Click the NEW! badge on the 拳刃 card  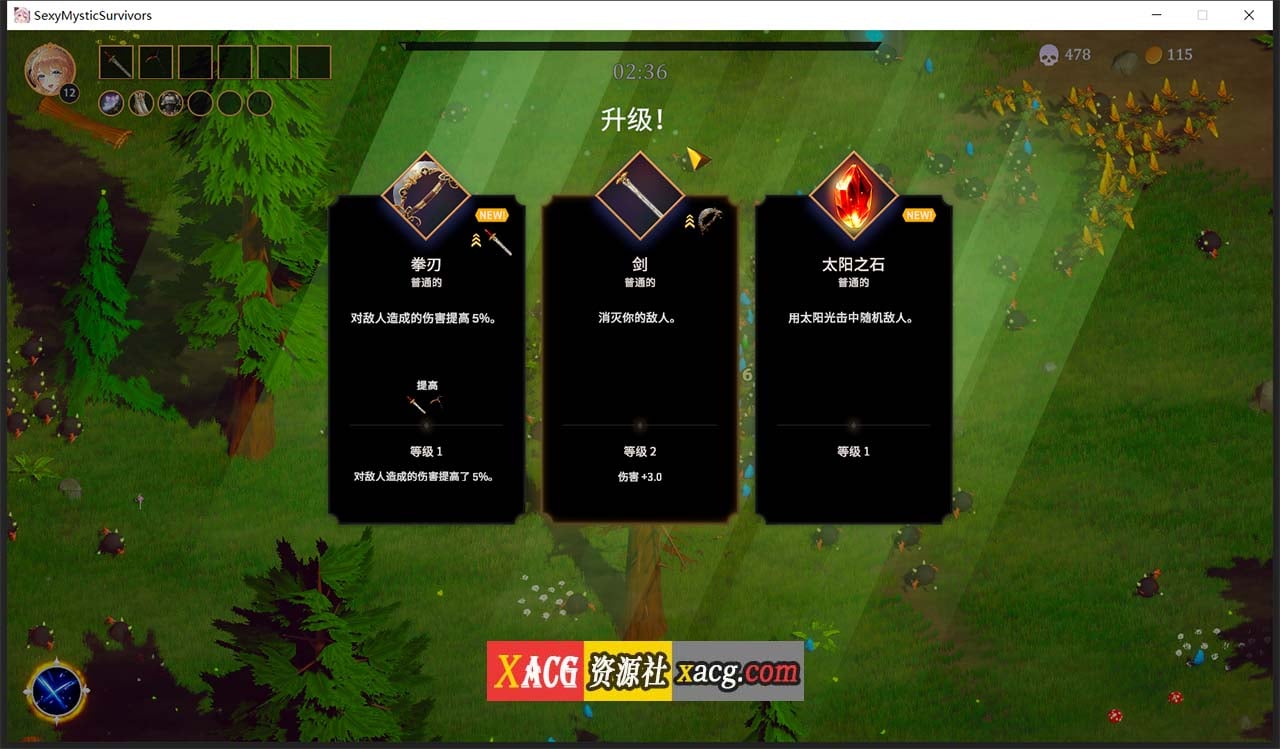pos(491,214)
